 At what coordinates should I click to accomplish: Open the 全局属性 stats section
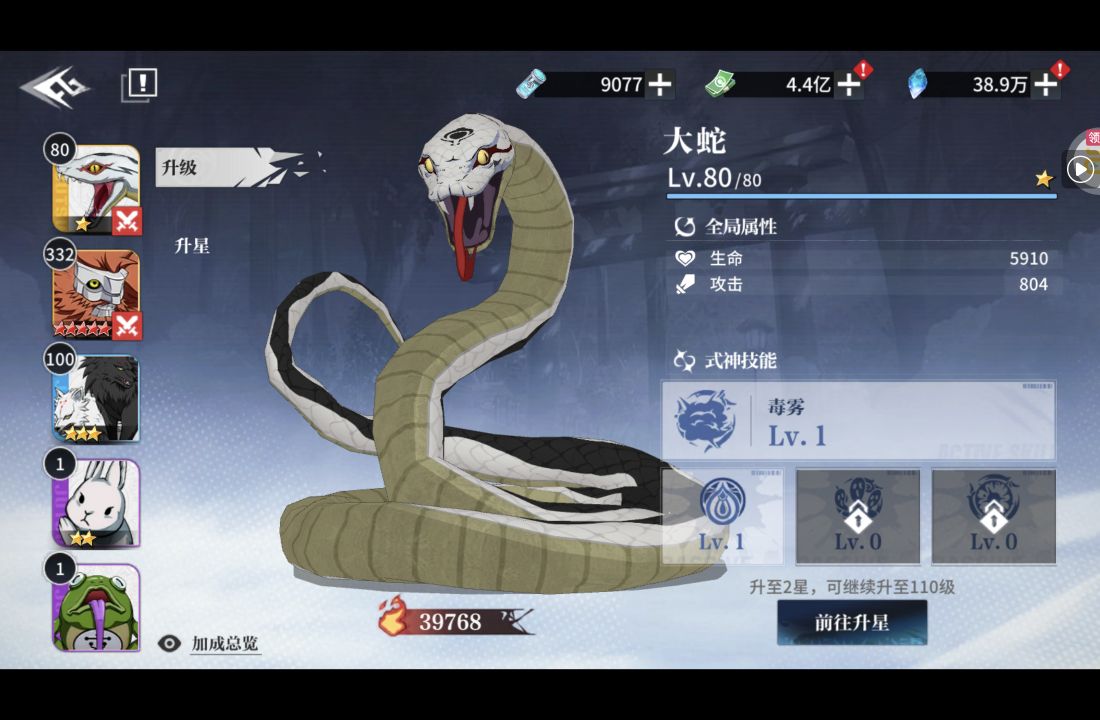tap(740, 227)
